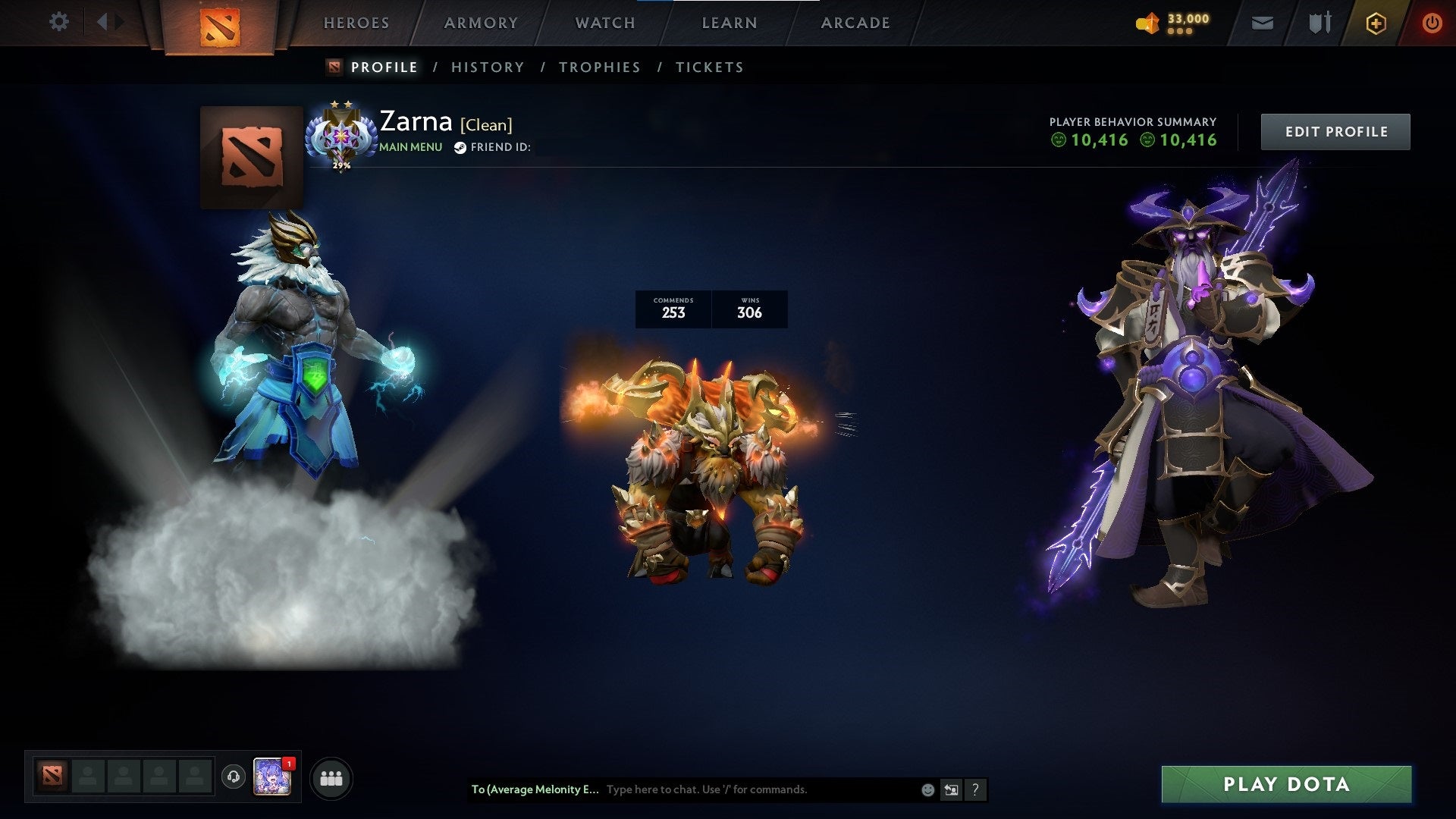Click the EDIT PROFILE button
The width and height of the screenshot is (1456, 819).
coord(1335,130)
